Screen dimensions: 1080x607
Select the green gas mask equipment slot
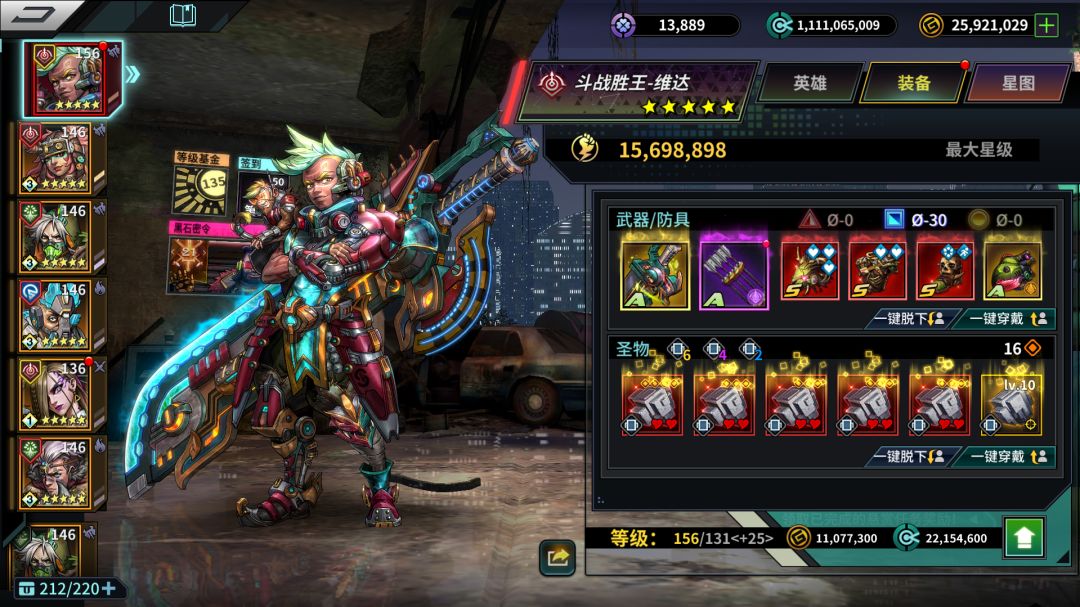point(1012,269)
